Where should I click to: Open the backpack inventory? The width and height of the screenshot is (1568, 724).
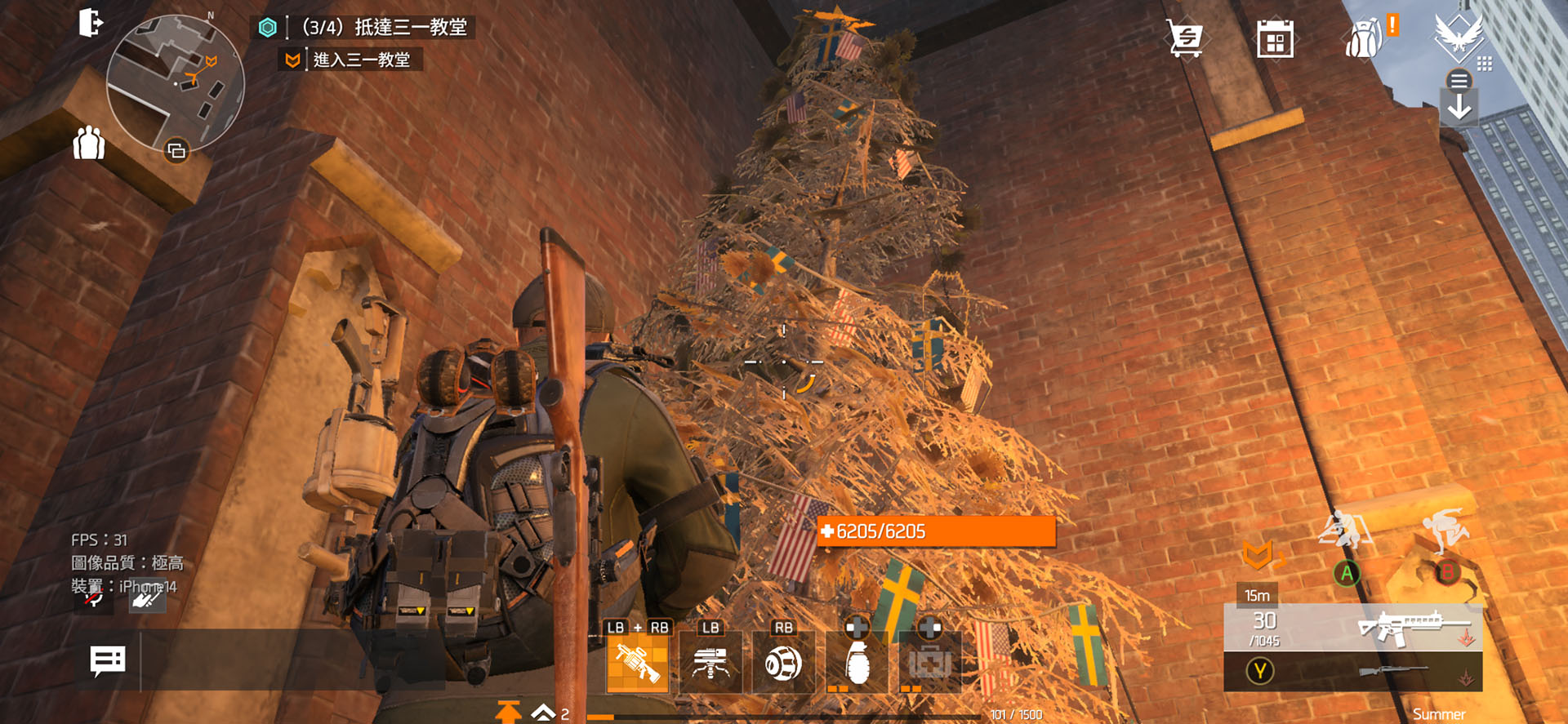click(1365, 38)
